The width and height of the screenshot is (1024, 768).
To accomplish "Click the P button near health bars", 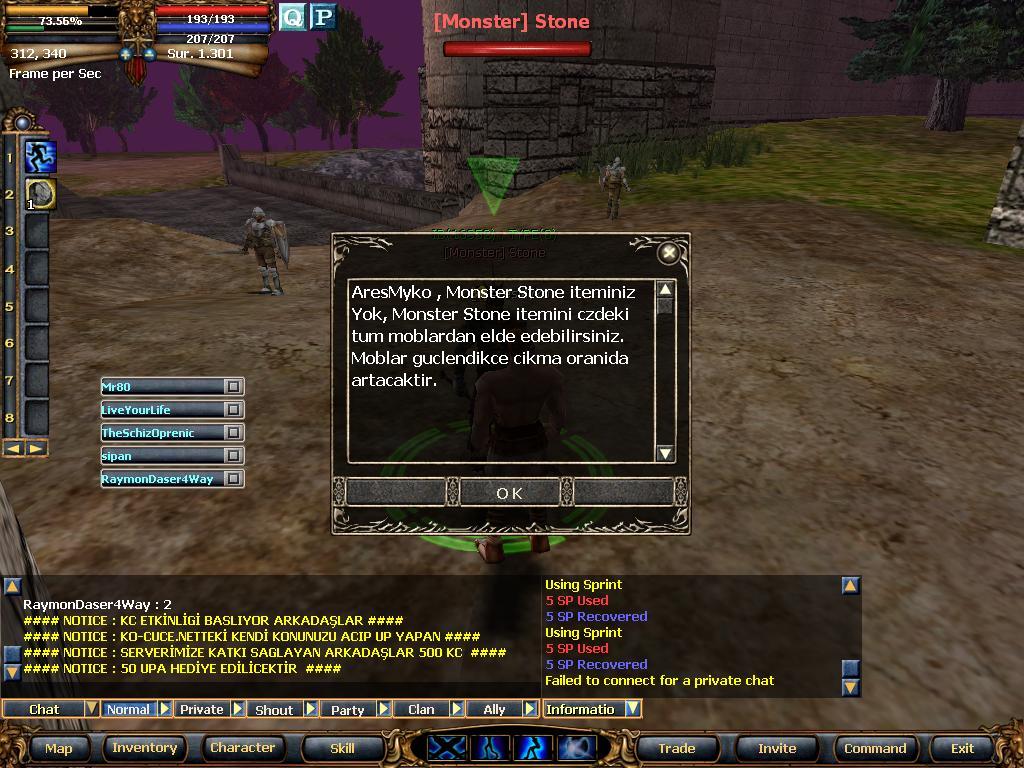I will coord(322,17).
